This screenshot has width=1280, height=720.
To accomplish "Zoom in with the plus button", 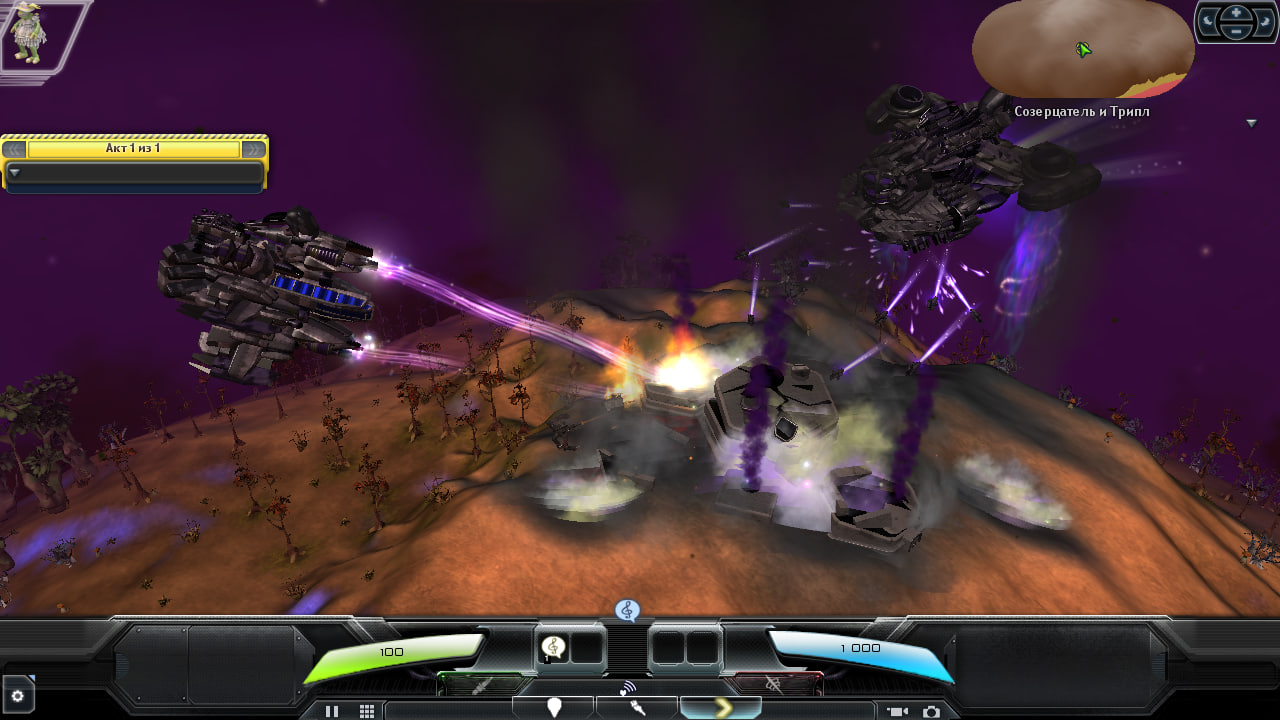I will coord(1237,13).
